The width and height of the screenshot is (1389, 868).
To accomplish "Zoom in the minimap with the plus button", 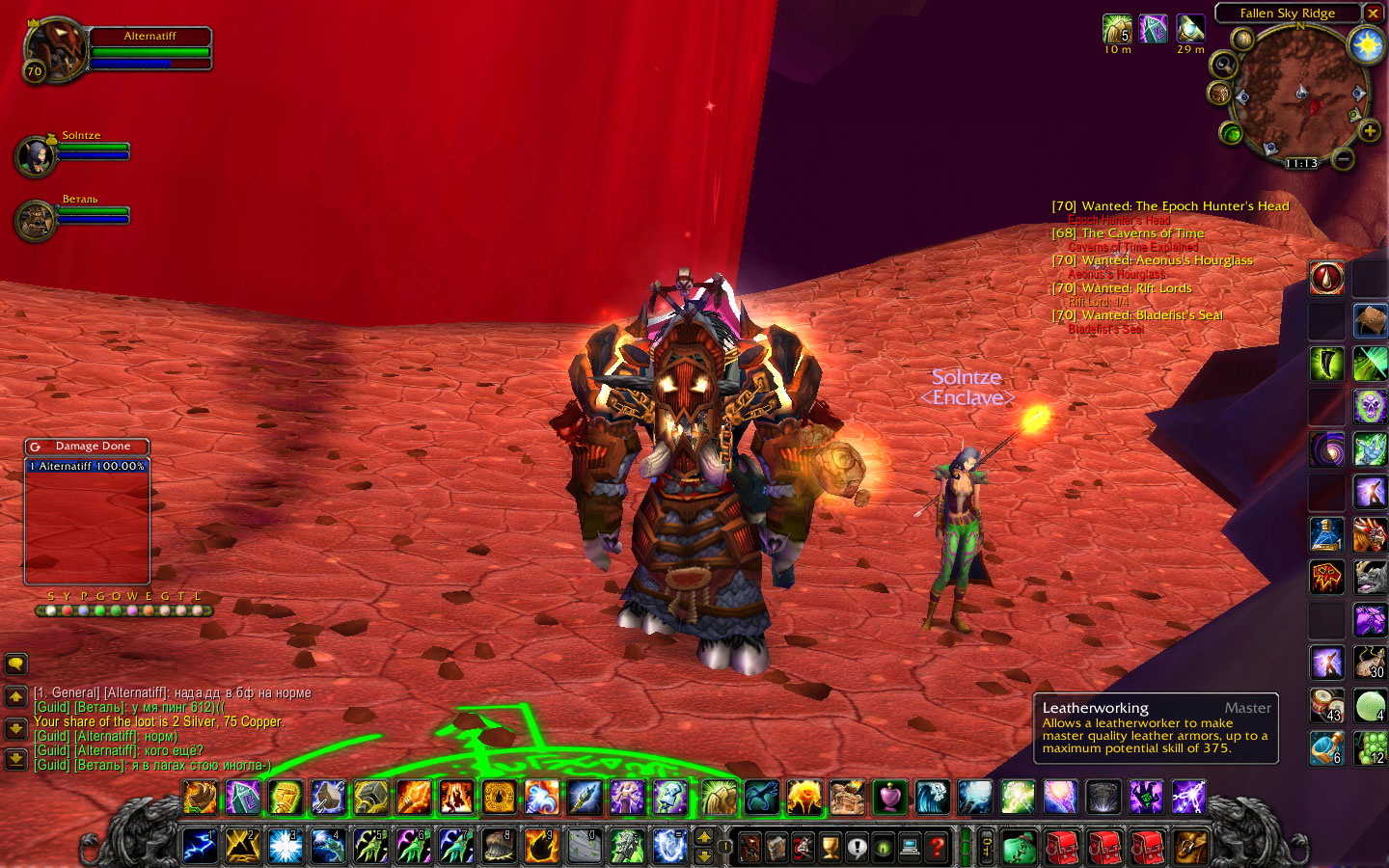I will pyautogui.click(x=1369, y=131).
